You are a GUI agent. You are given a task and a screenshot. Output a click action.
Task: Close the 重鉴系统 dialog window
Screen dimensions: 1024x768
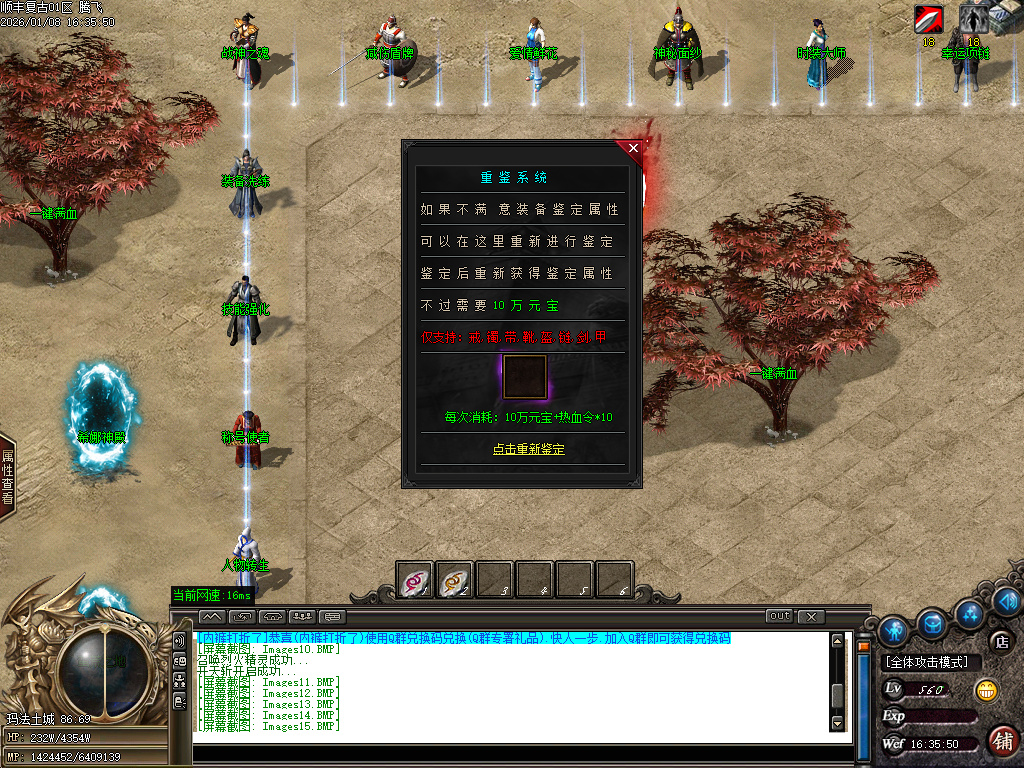click(633, 149)
